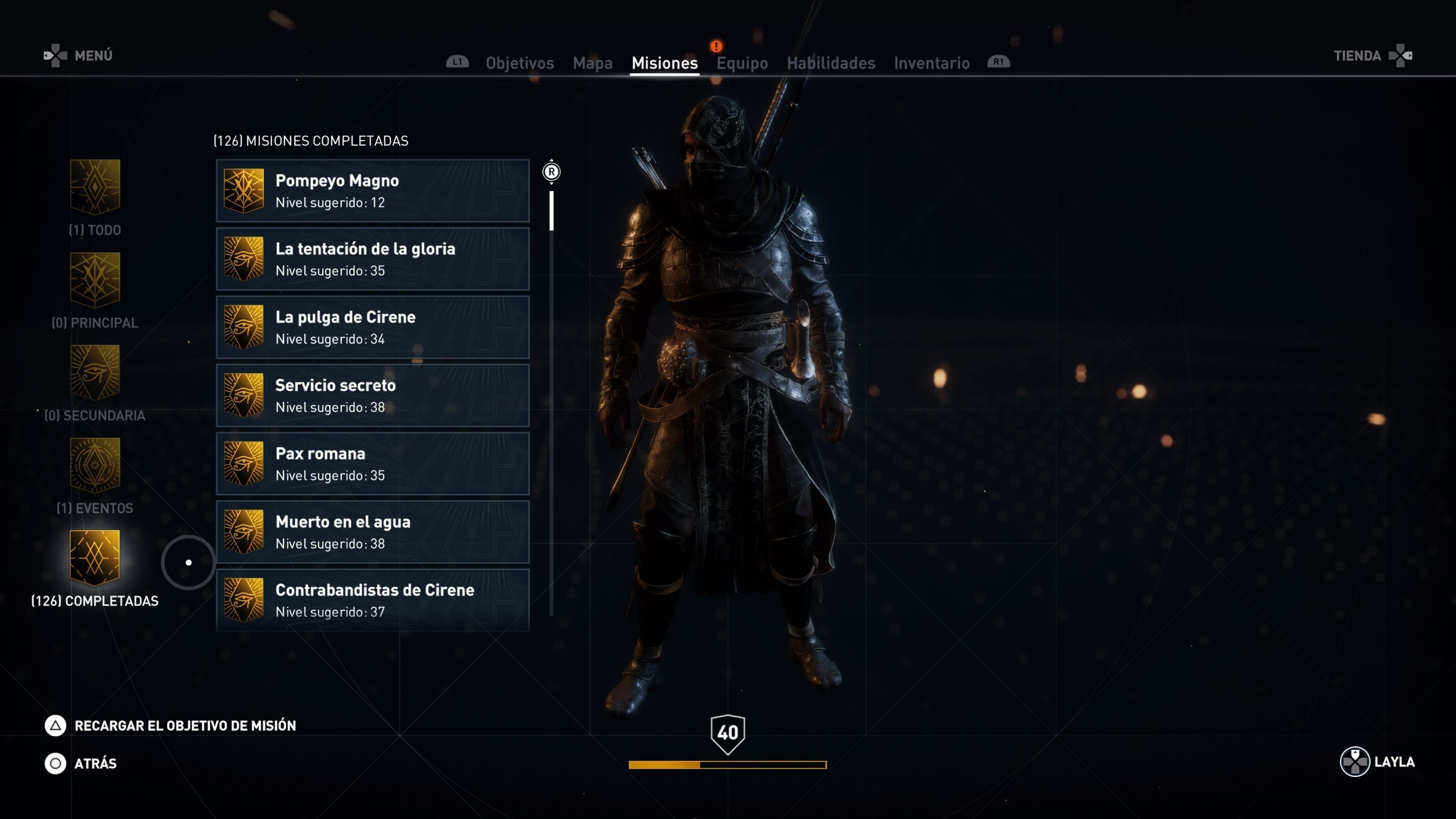Select La tentación de la gloria mission

click(x=372, y=259)
